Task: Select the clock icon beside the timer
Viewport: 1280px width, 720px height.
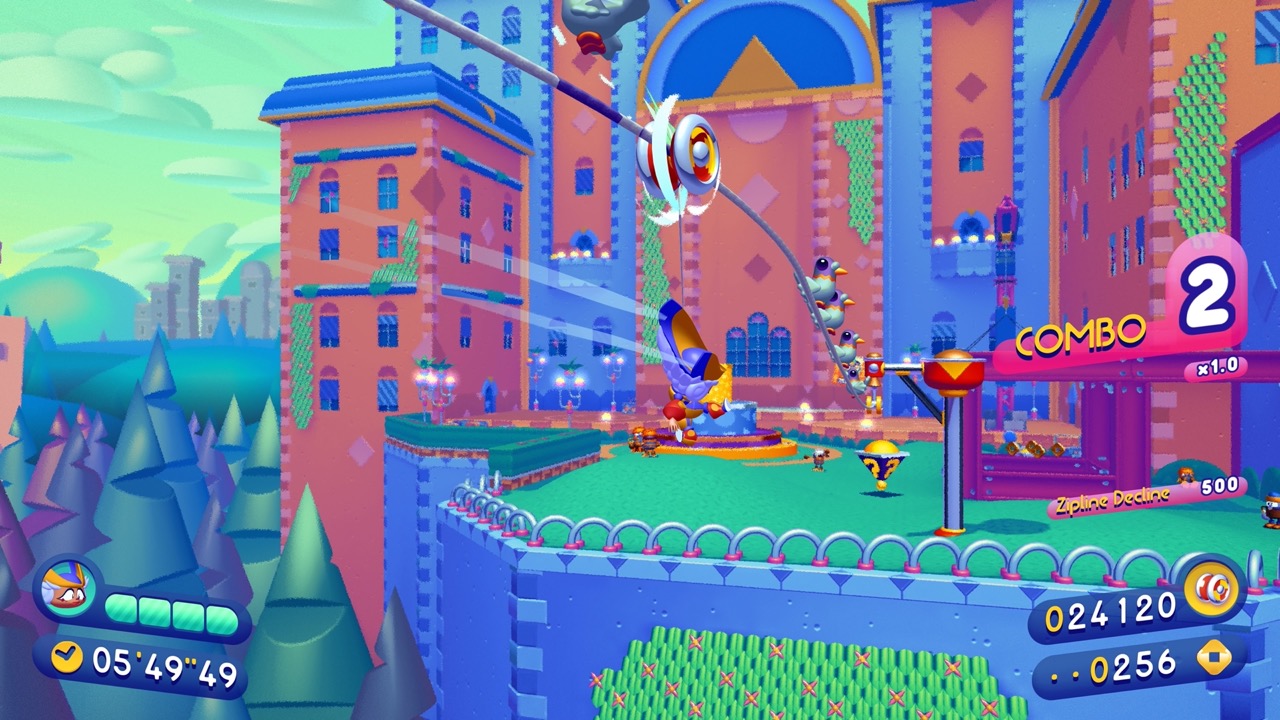Action: (67, 657)
